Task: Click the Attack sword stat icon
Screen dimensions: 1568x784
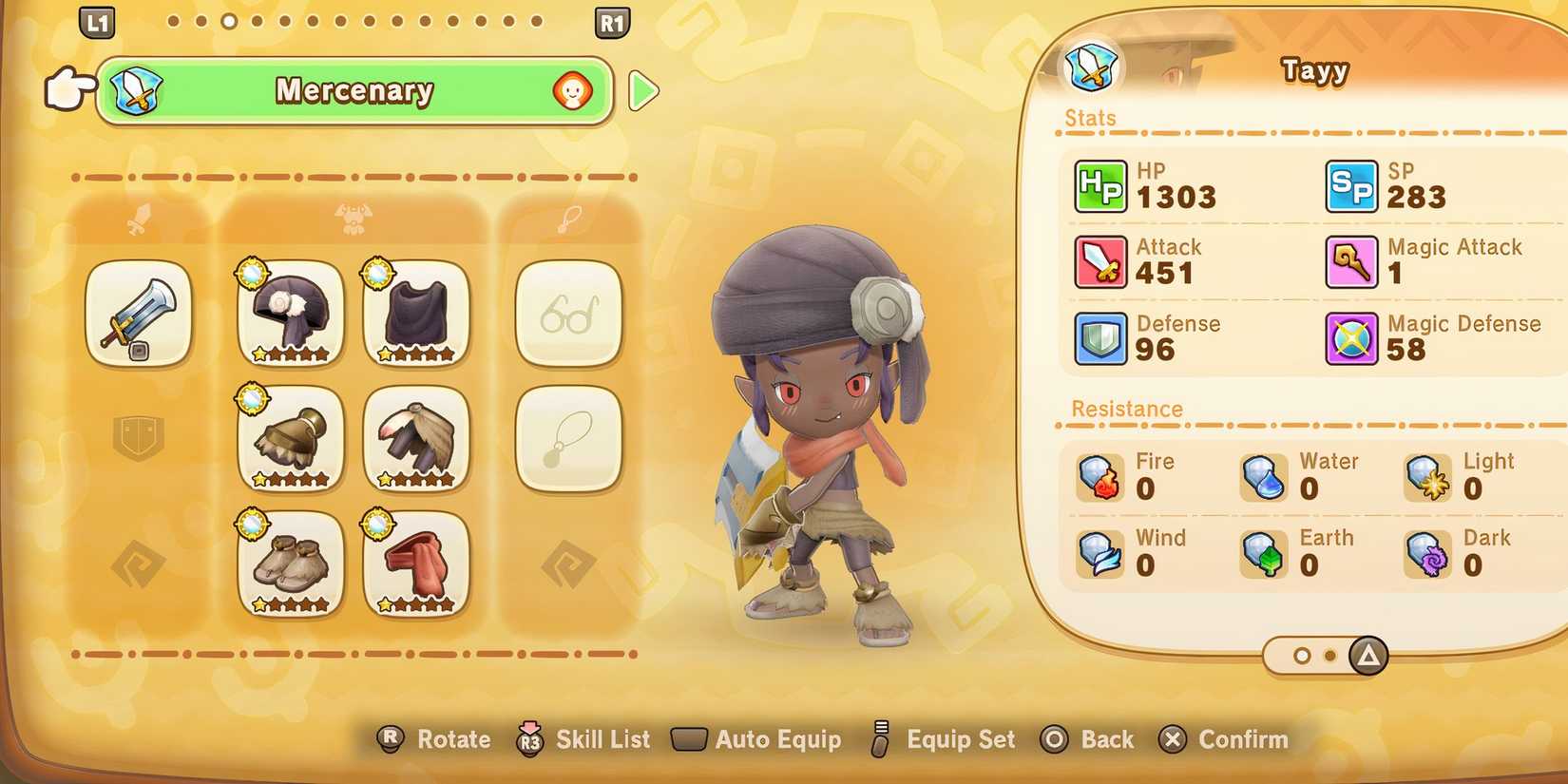Action: click(x=1100, y=261)
